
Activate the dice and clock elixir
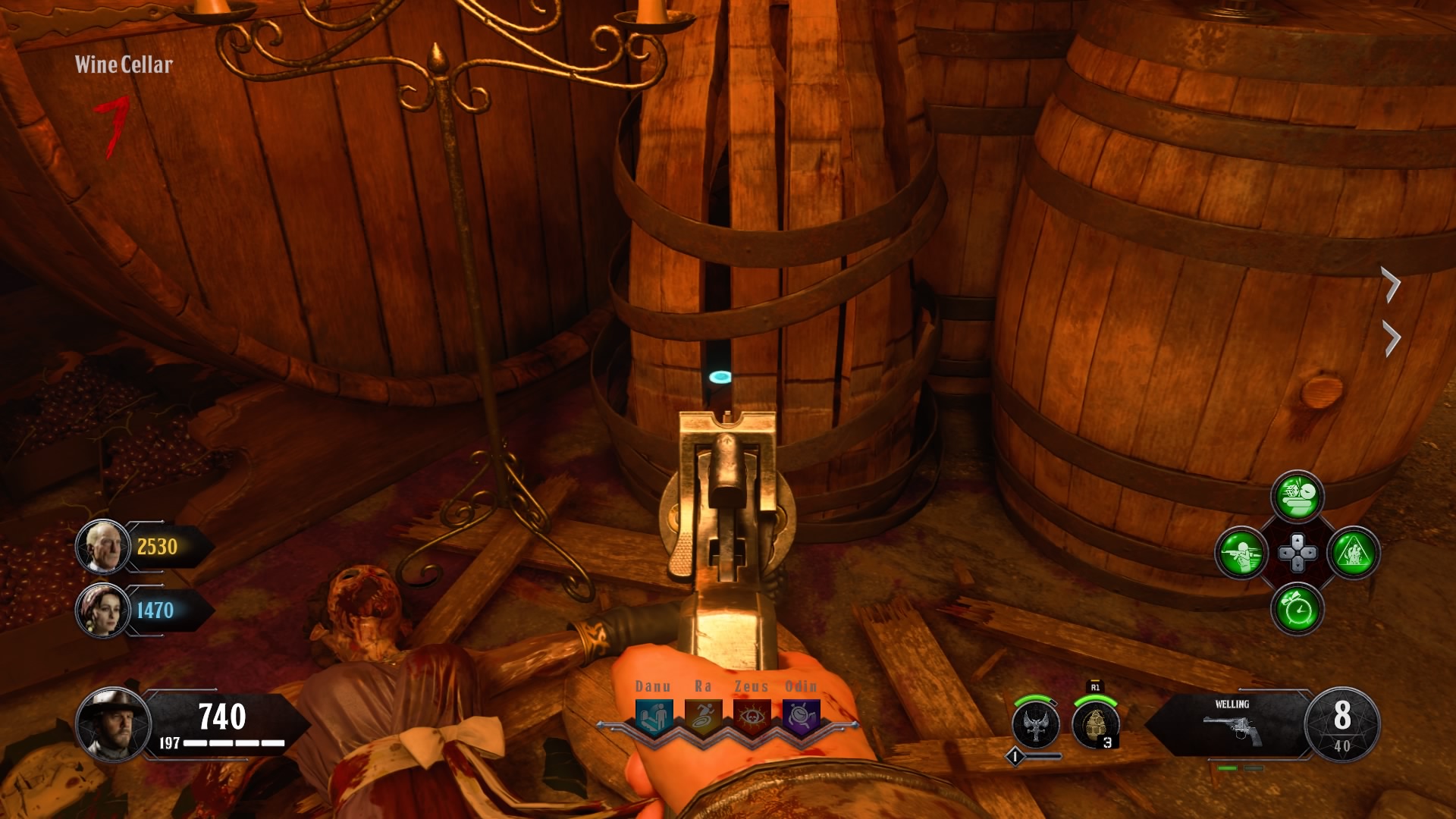click(1298, 497)
